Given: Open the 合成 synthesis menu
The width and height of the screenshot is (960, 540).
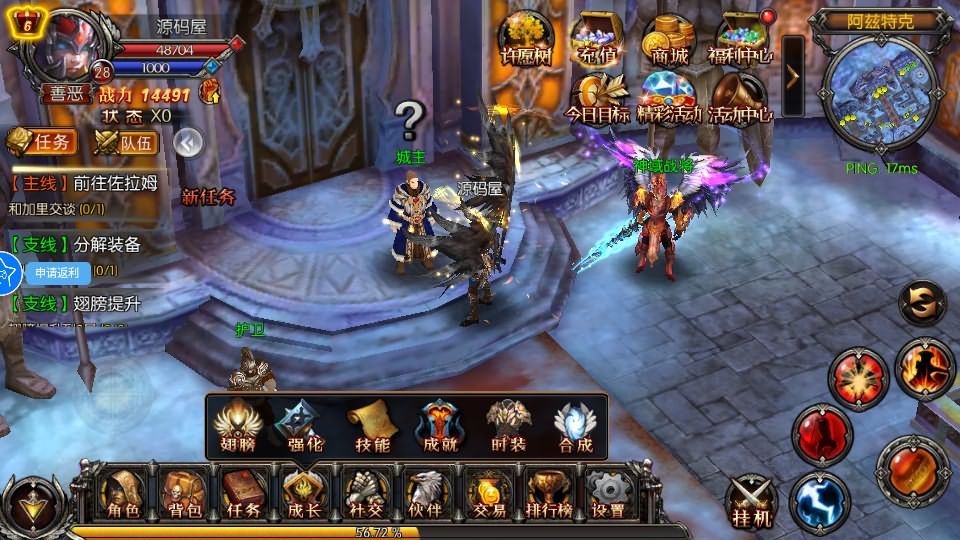Looking at the screenshot, I should pyautogui.click(x=573, y=426).
